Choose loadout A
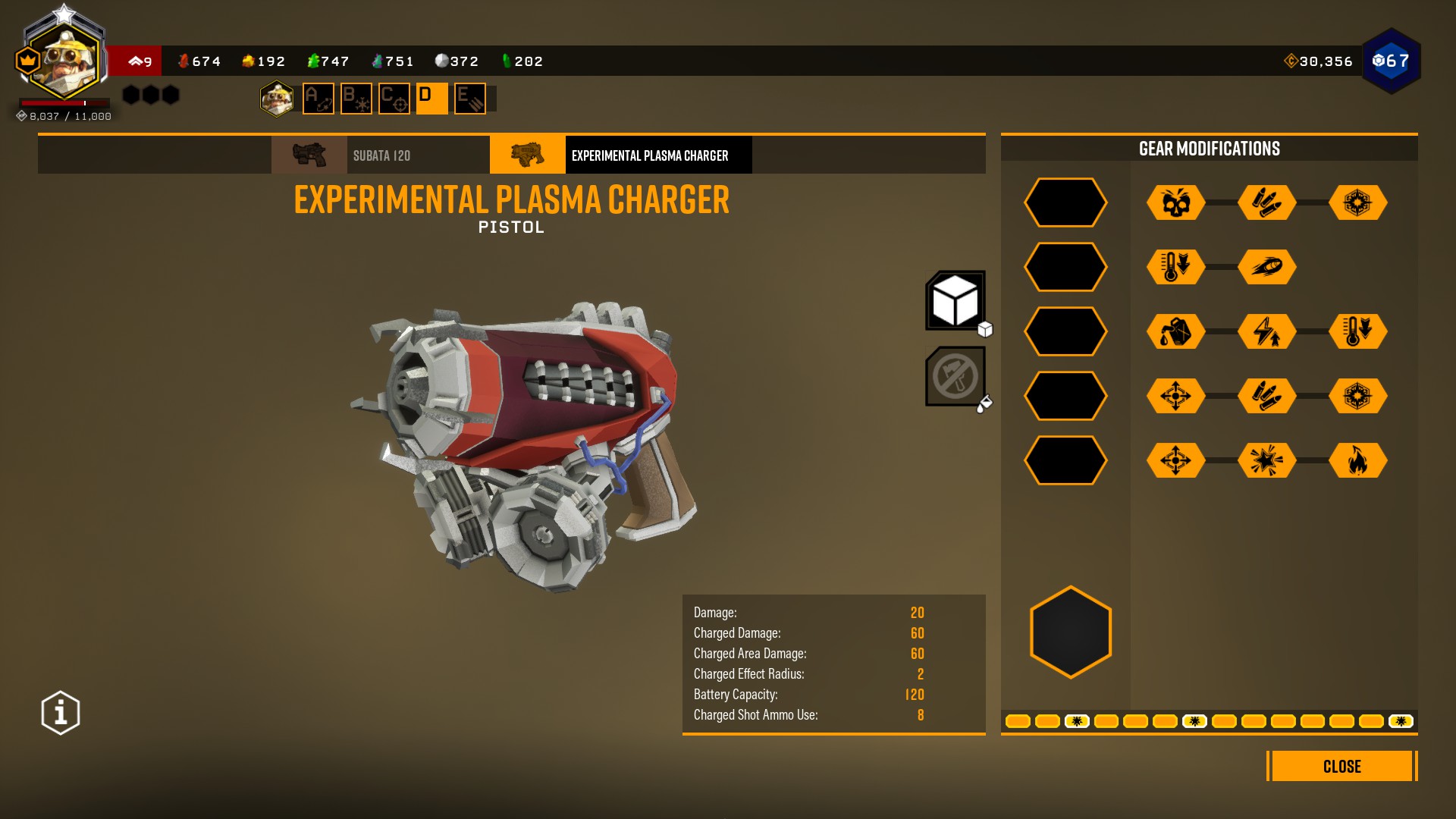1456x819 pixels. pos(318,99)
